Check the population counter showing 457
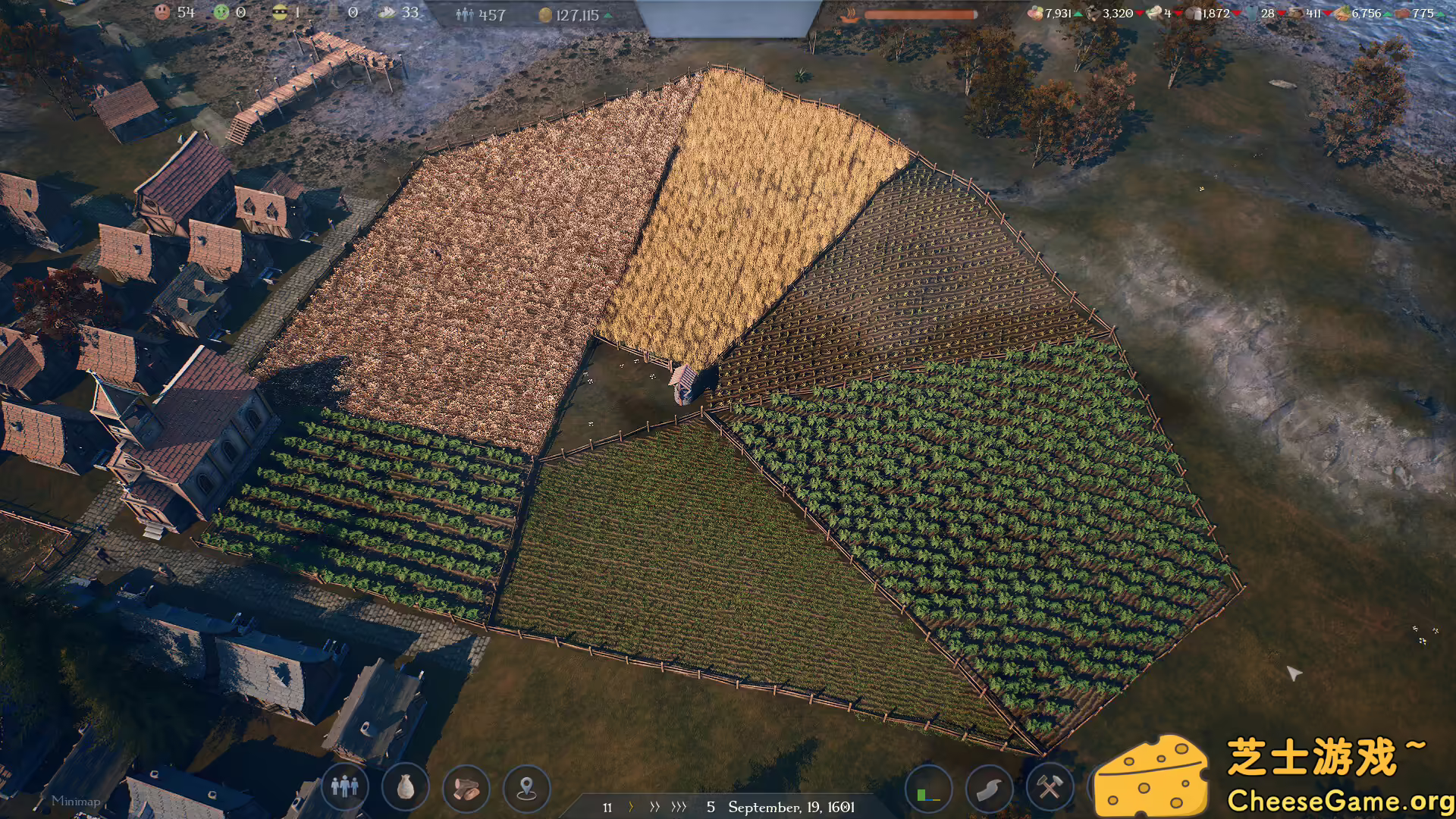The image size is (1456, 819). [x=482, y=14]
